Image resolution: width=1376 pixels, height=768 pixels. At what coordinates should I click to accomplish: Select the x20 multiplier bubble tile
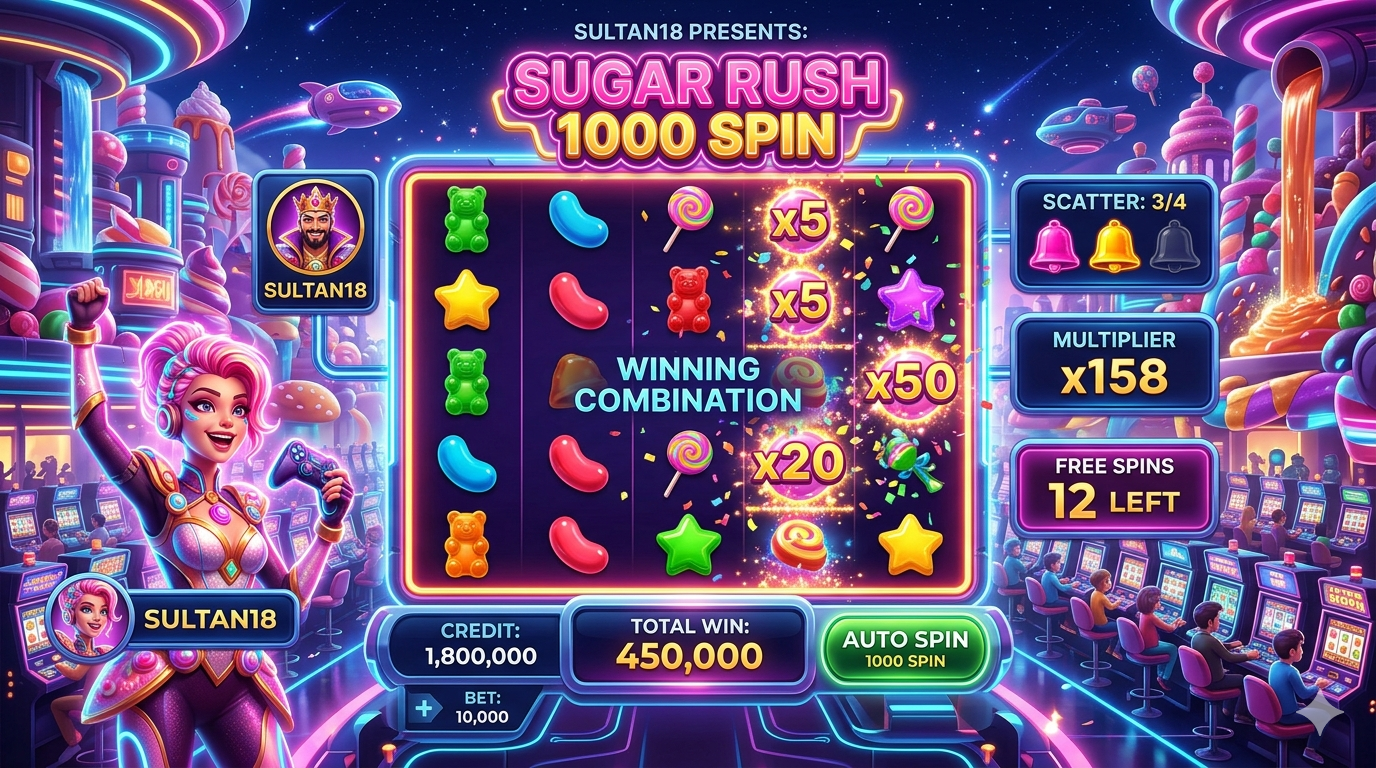pyautogui.click(x=799, y=463)
